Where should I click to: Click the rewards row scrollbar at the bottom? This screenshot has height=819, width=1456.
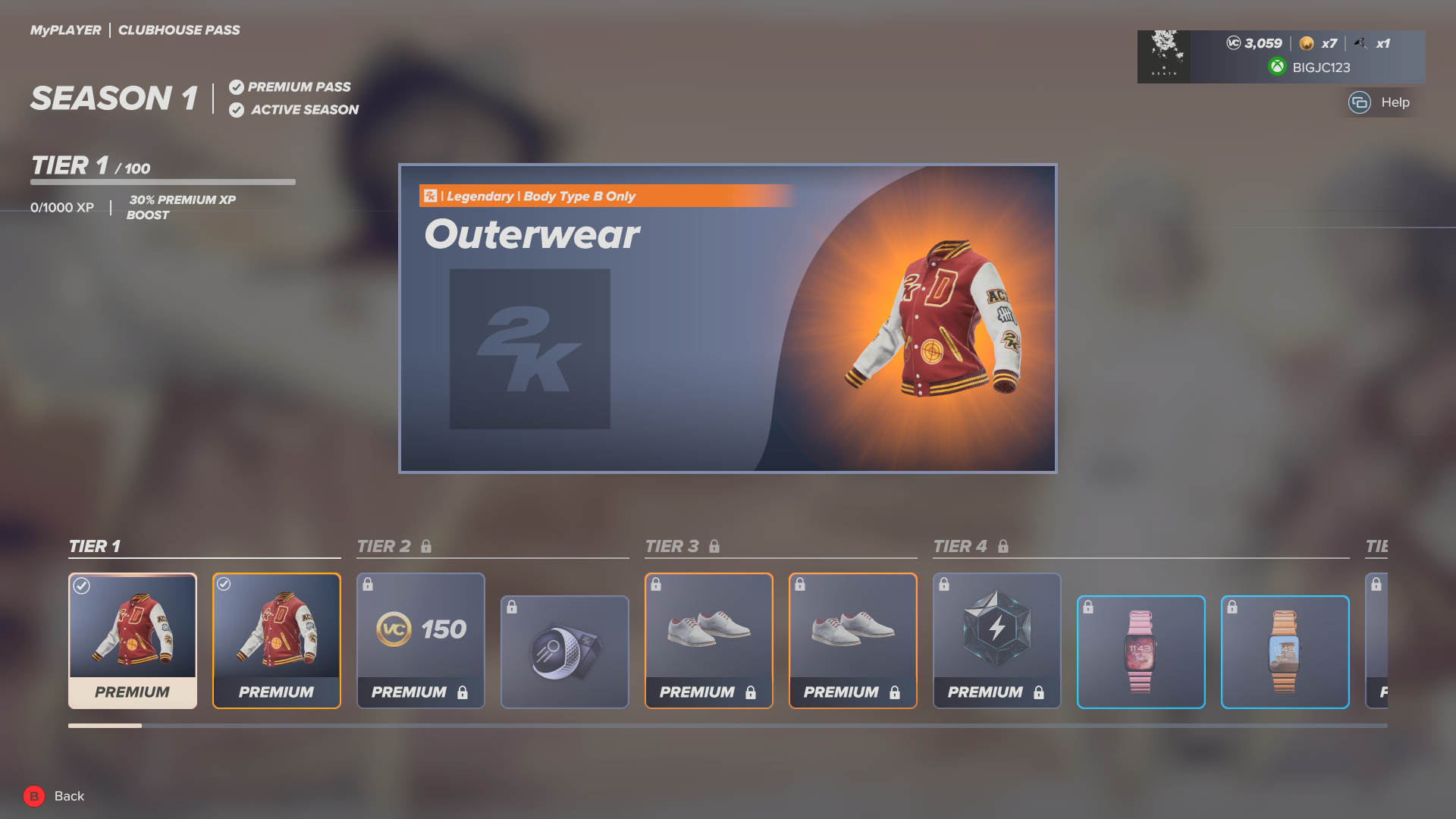click(105, 726)
